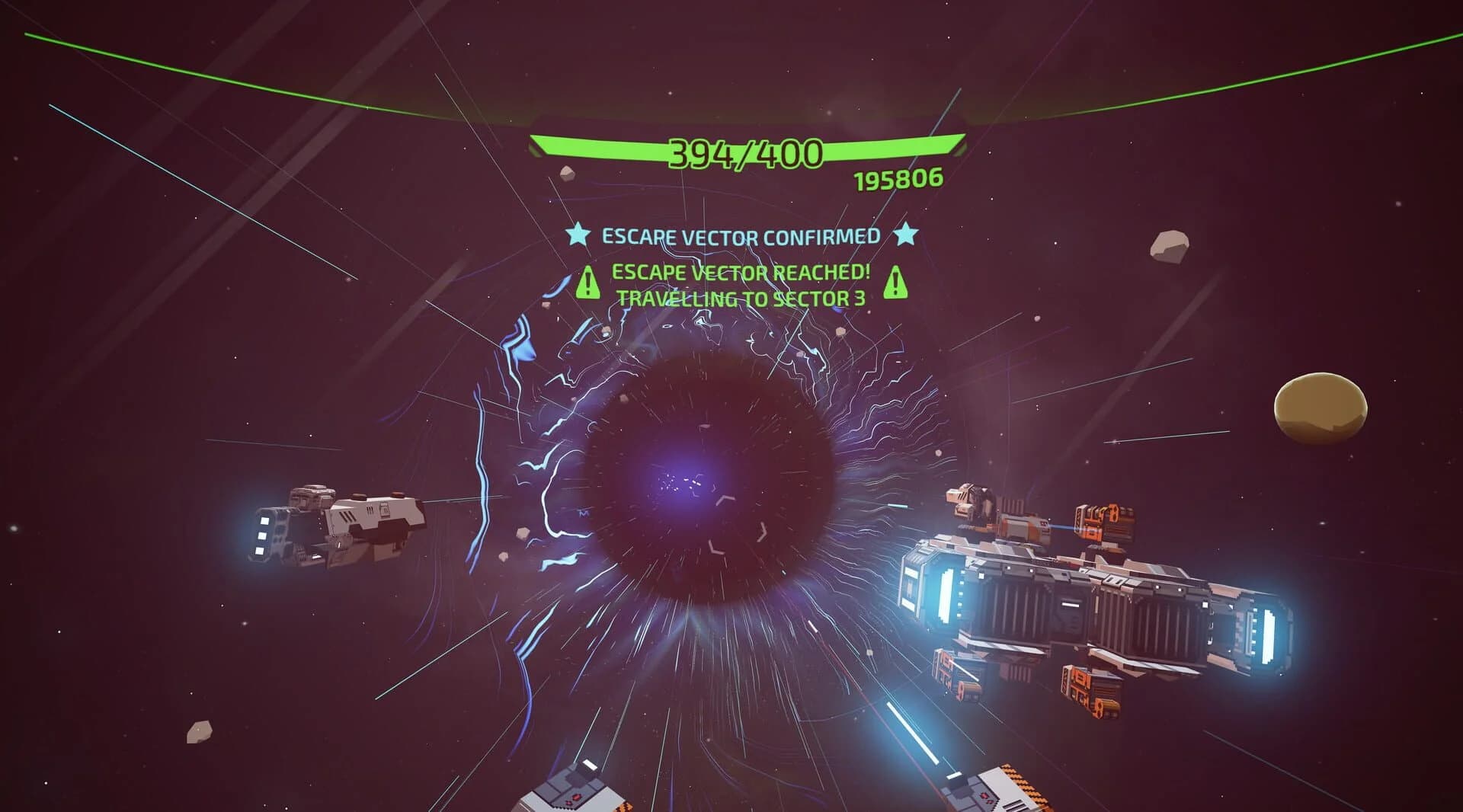The image size is (1463, 812).
Task: Click the Escape Vector Reached alert text
Action: click(741, 272)
